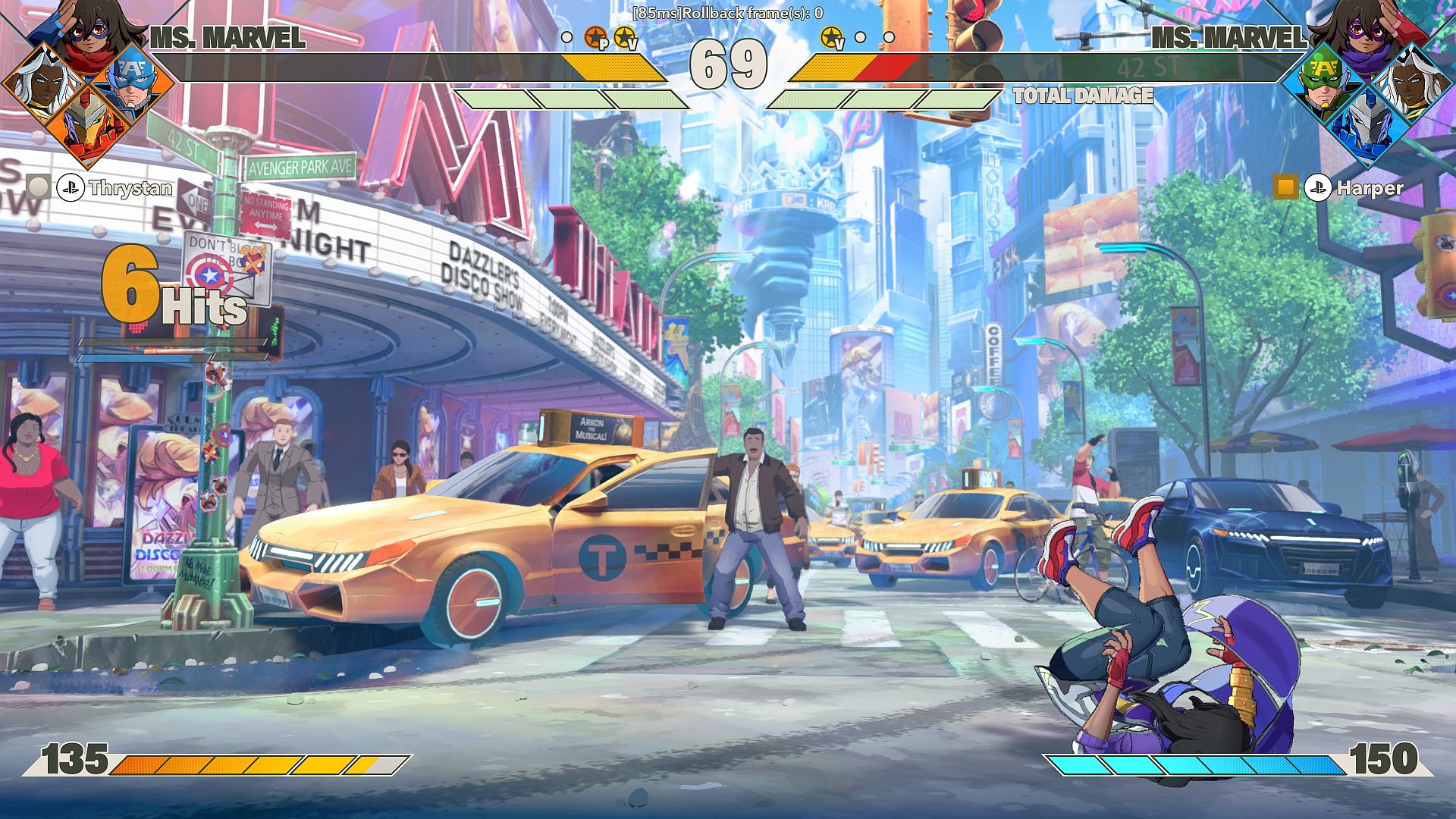
Task: Click the PlayStation icon beside Harper
Action: pos(1318,187)
